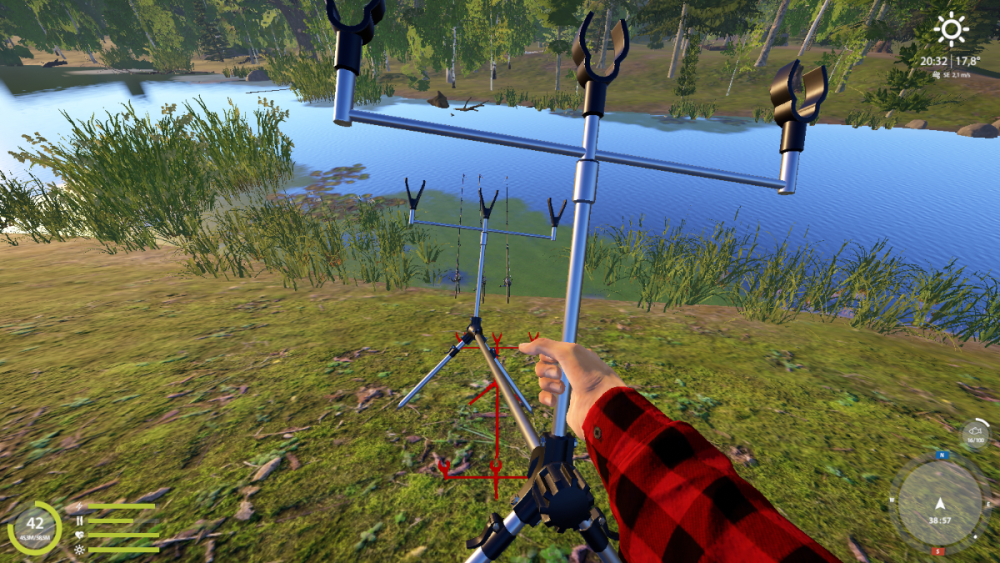The width and height of the screenshot is (1000, 563).
Task: Click the red south compass marker
Action: [x=938, y=551]
